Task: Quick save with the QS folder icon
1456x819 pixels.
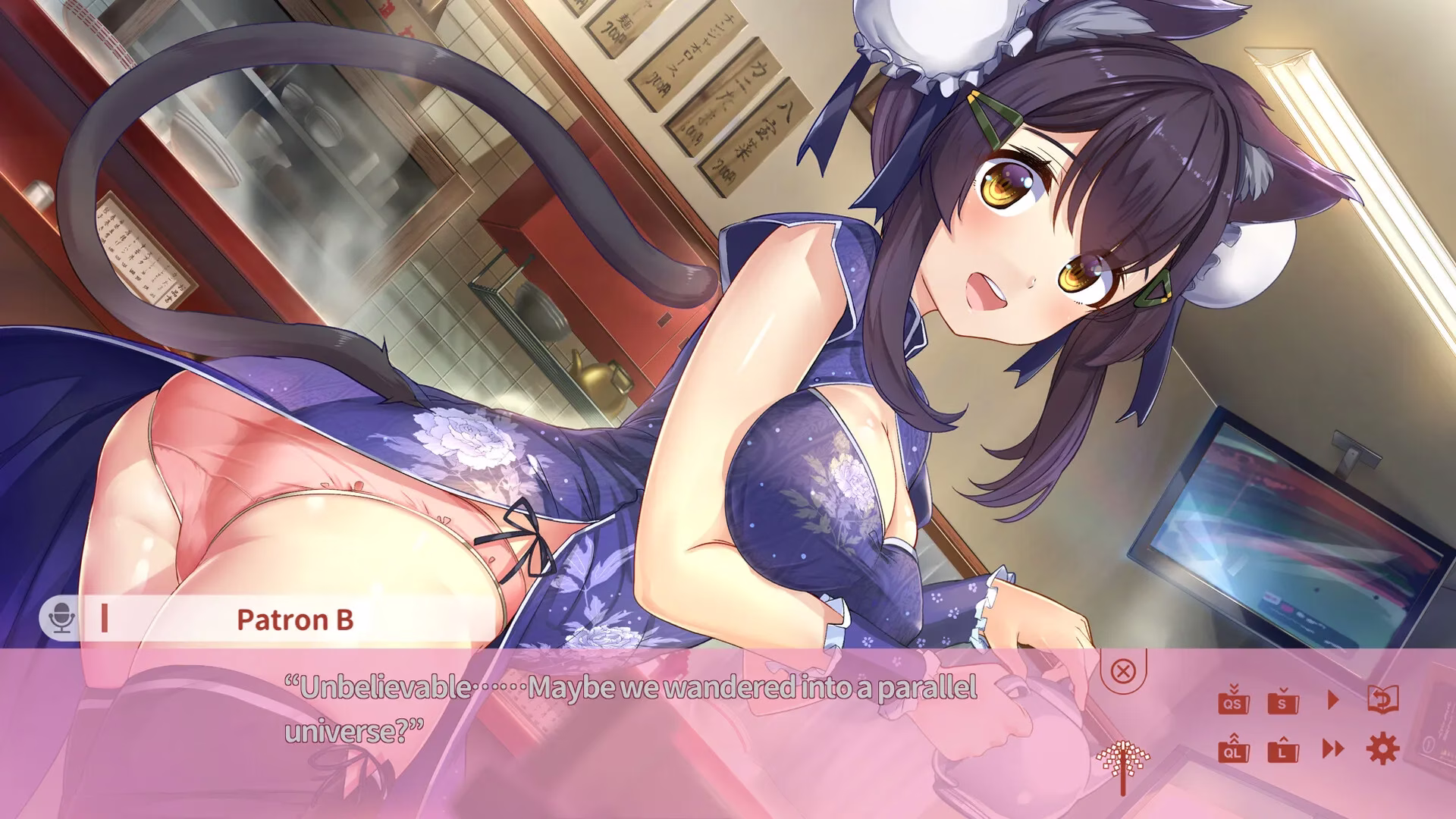Action: (x=1234, y=700)
